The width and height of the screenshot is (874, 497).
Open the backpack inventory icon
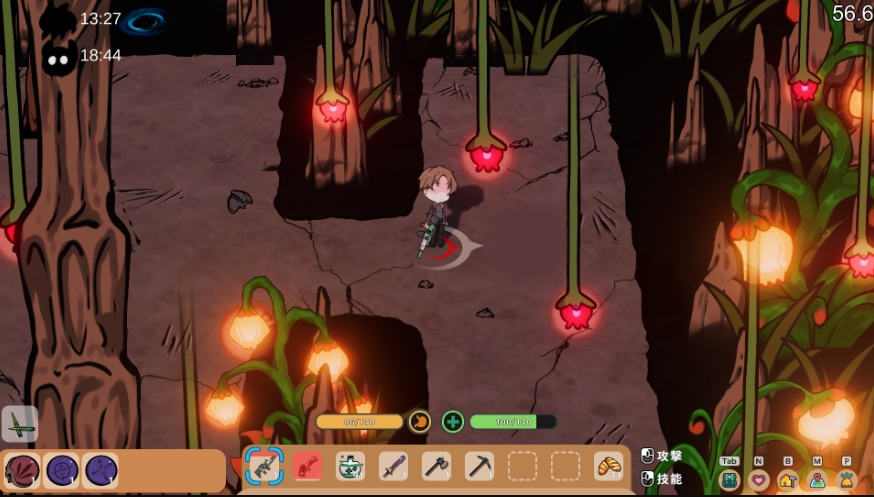[x=730, y=479]
